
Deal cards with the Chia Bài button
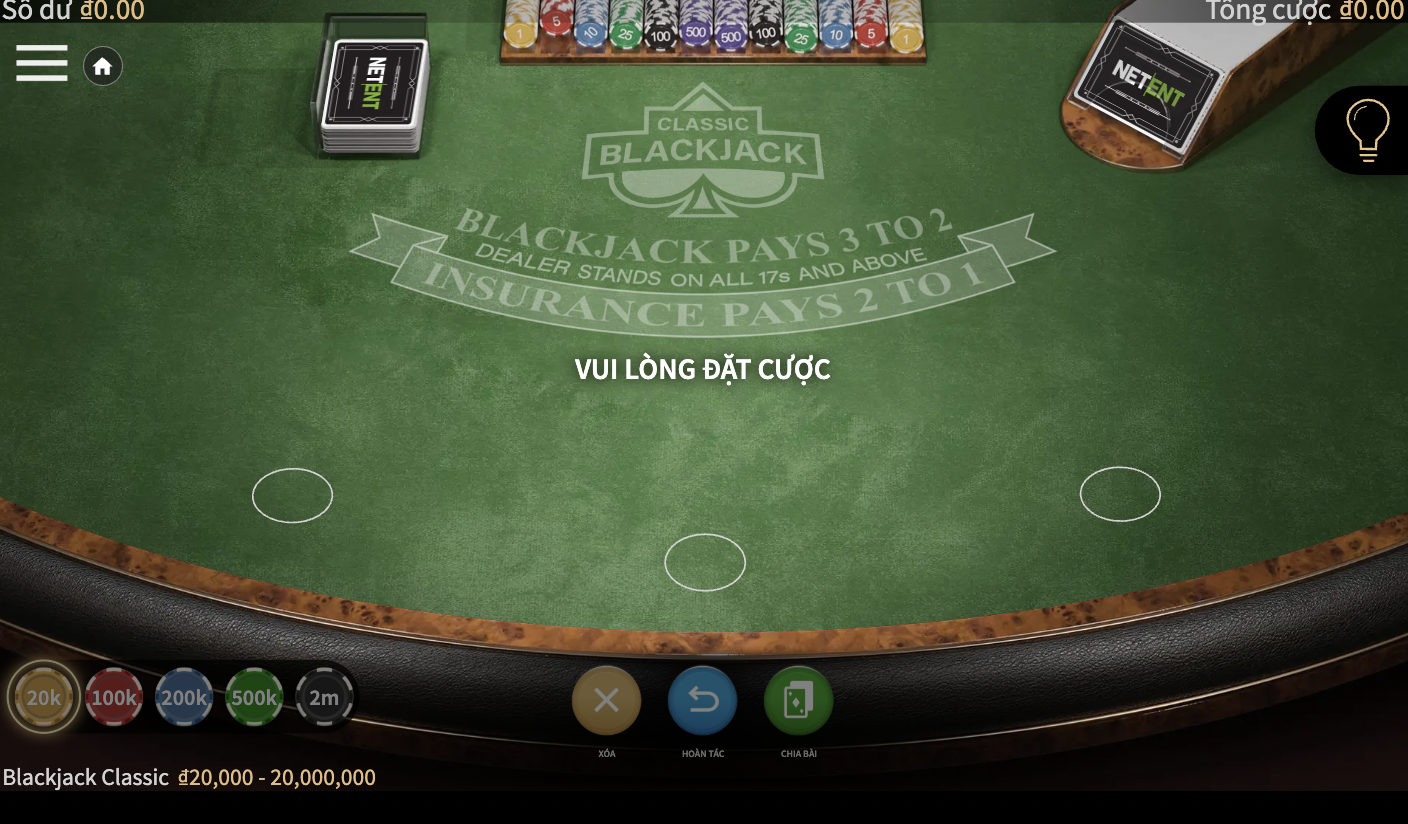pos(798,700)
